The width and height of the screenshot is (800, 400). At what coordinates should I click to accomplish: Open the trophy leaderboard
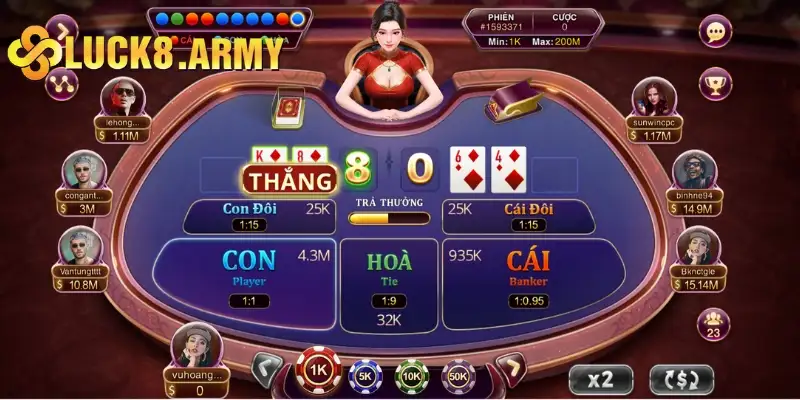pyautogui.click(x=715, y=84)
